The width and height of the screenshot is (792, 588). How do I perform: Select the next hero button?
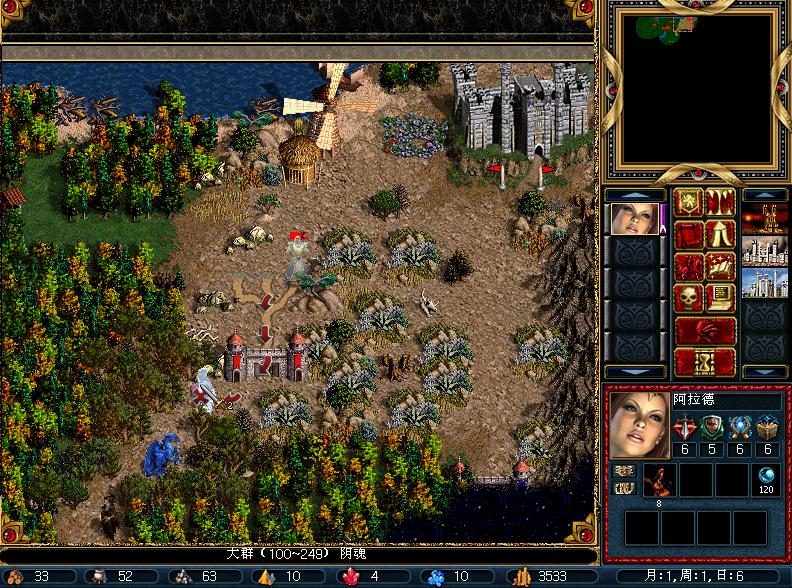click(704, 330)
